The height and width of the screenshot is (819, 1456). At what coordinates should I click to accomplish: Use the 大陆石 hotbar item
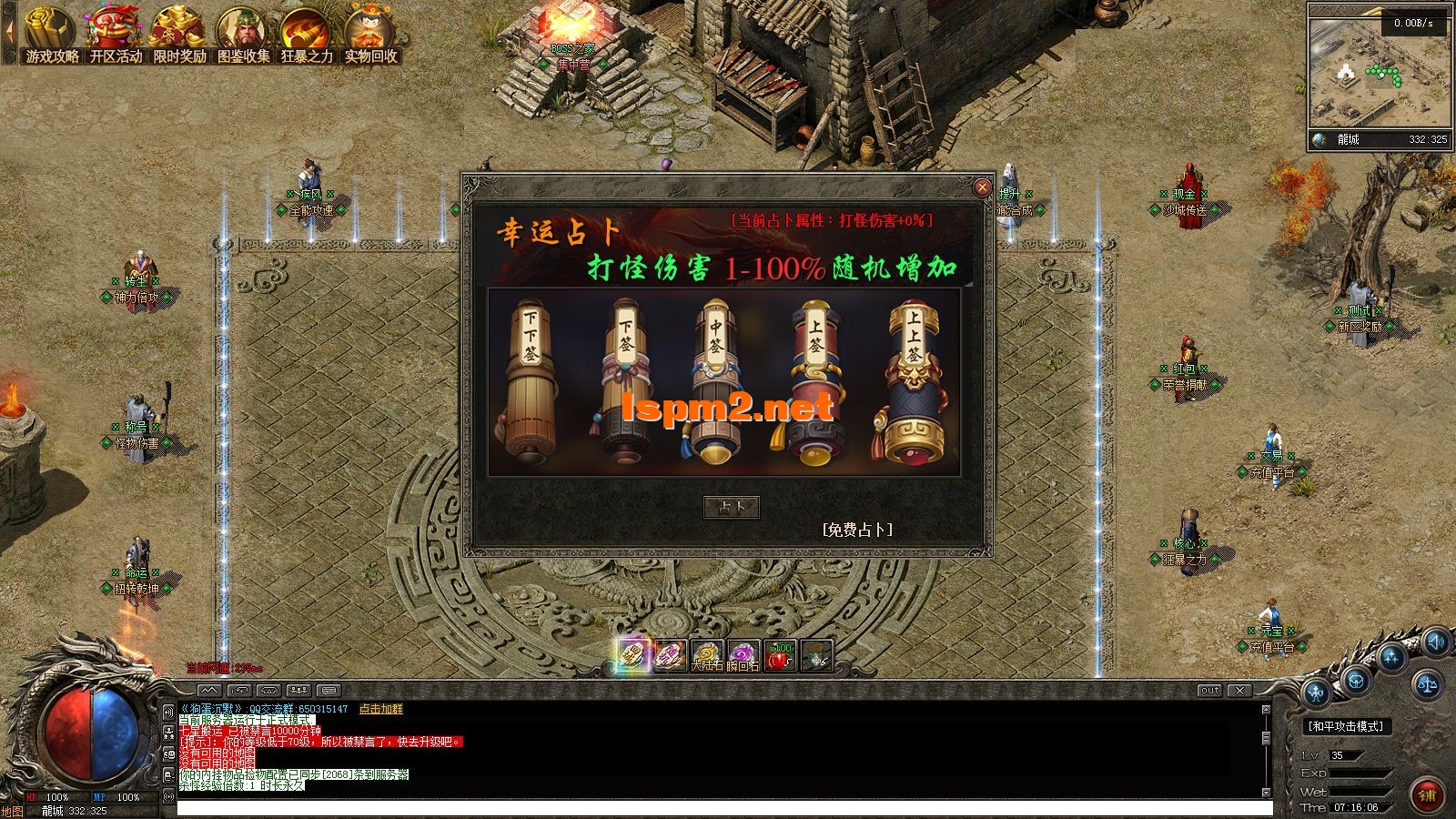[x=706, y=655]
